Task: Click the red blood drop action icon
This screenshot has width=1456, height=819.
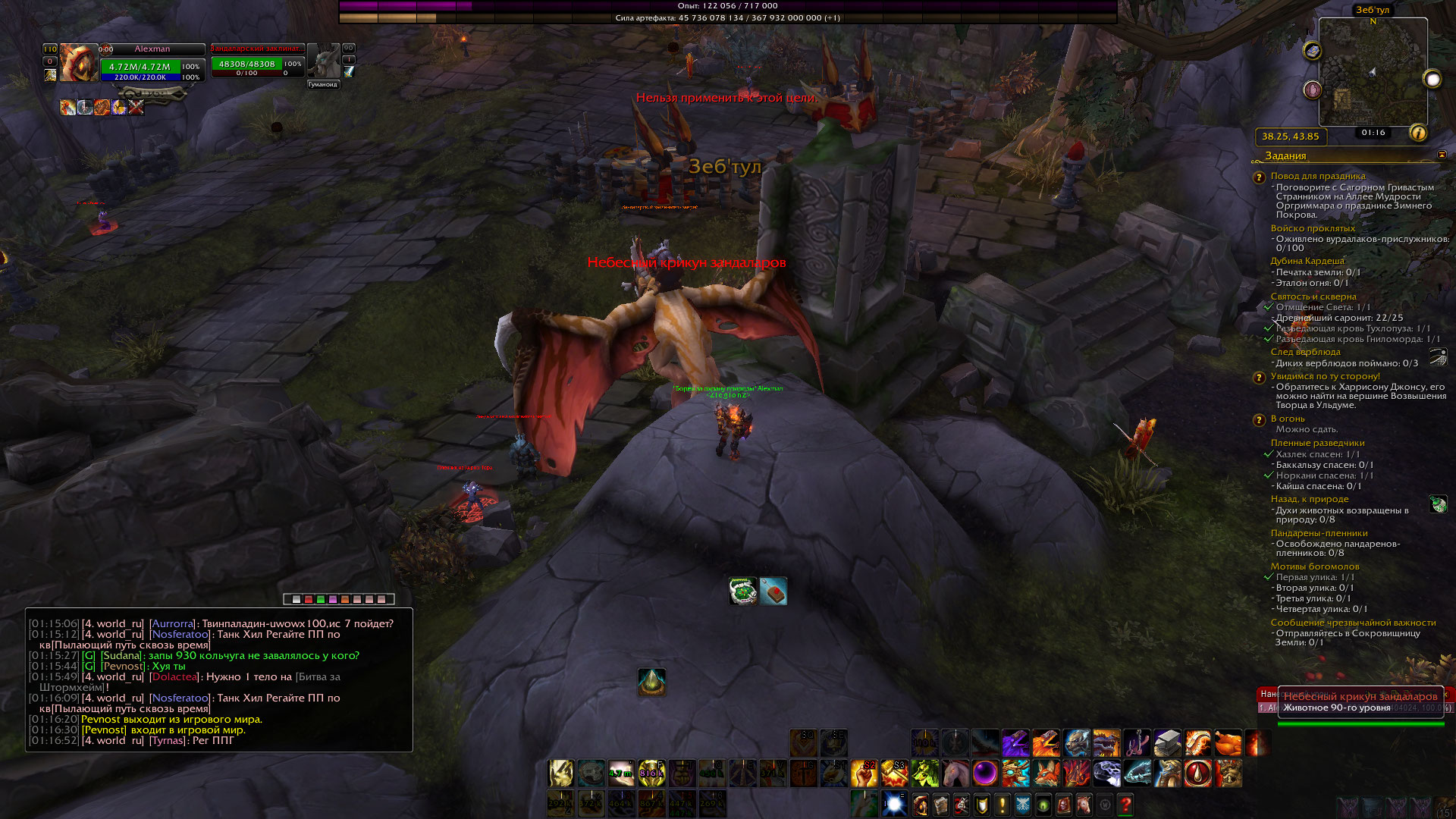Action: (x=1198, y=773)
